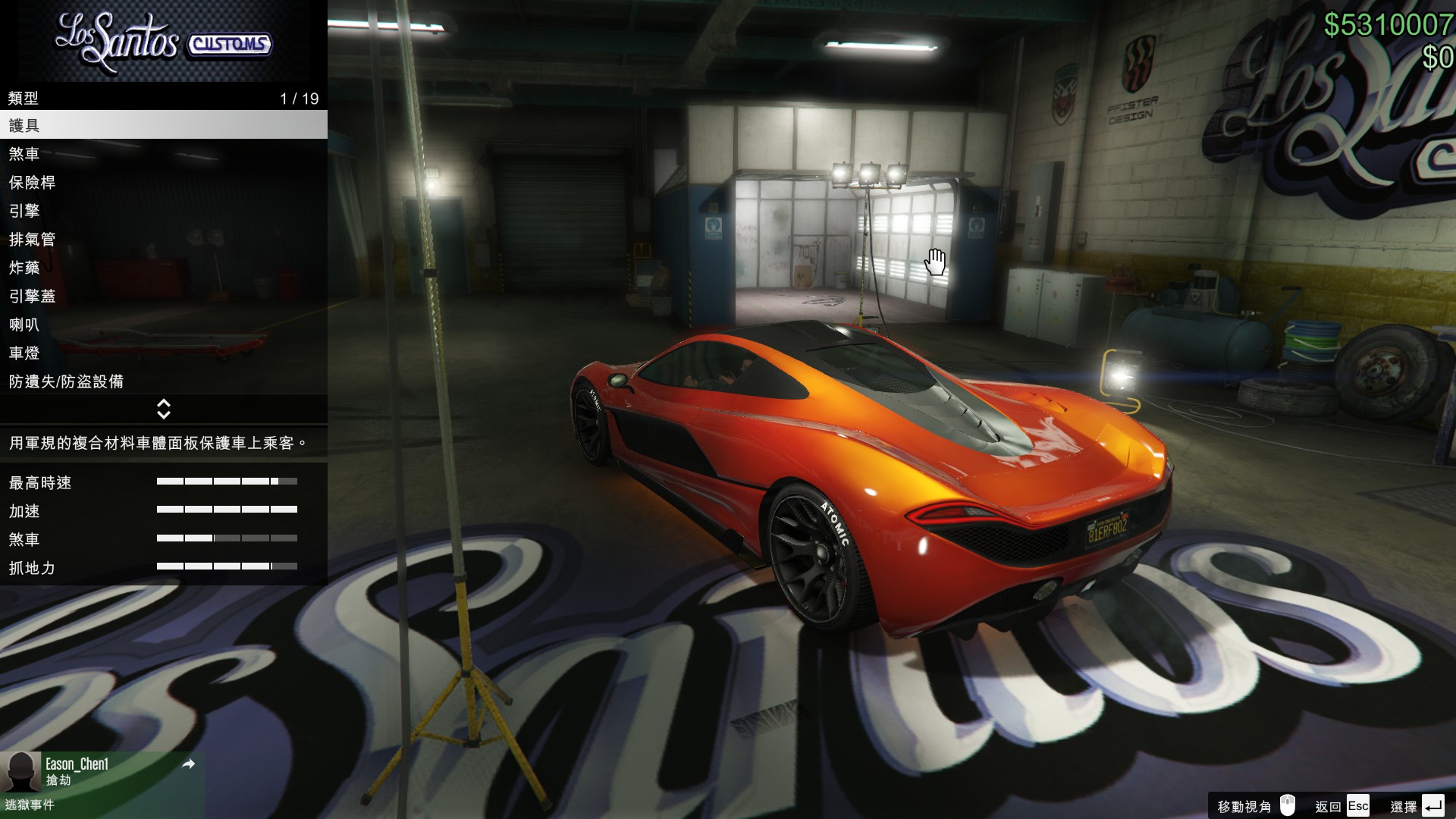This screenshot has height=819, width=1456.
Task: Click the 返回 back prompt
Action: (1342, 806)
